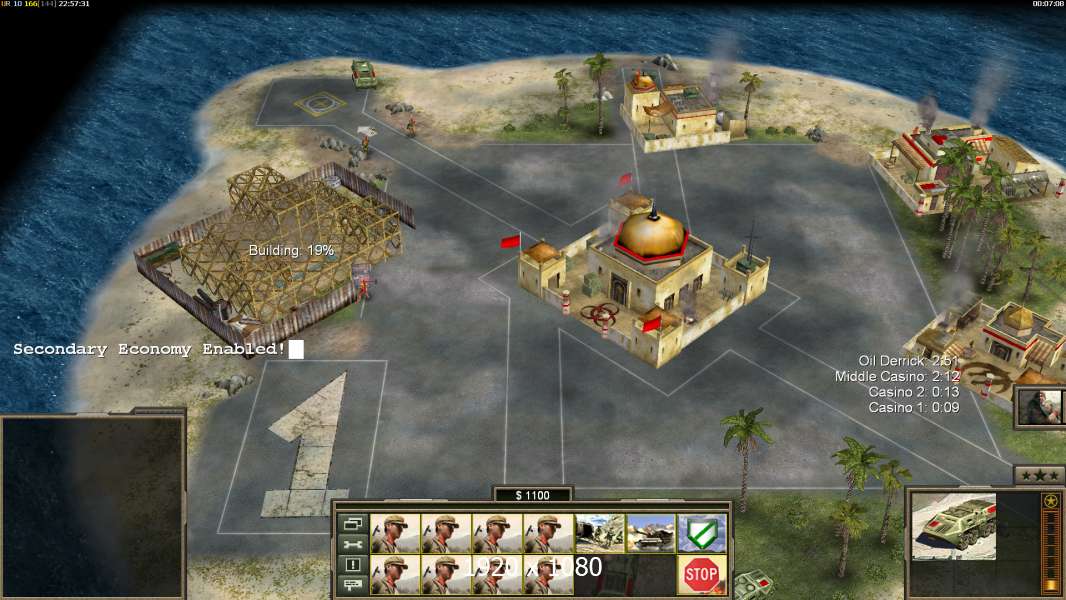This screenshot has width=1066, height=600.
Task: Click the minimap radar panel
Action: 92,507
